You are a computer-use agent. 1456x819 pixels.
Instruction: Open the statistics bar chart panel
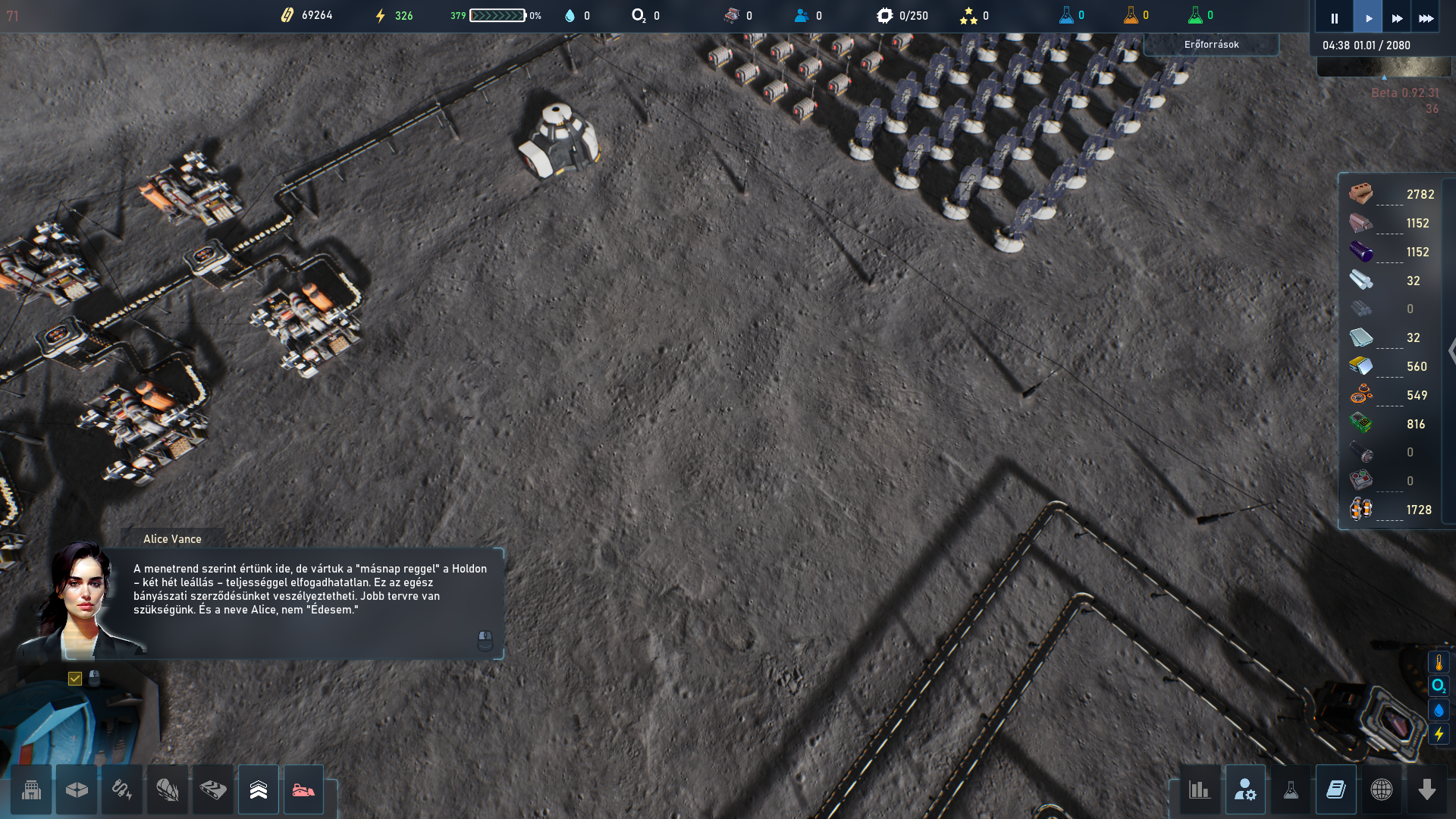[x=1199, y=790]
